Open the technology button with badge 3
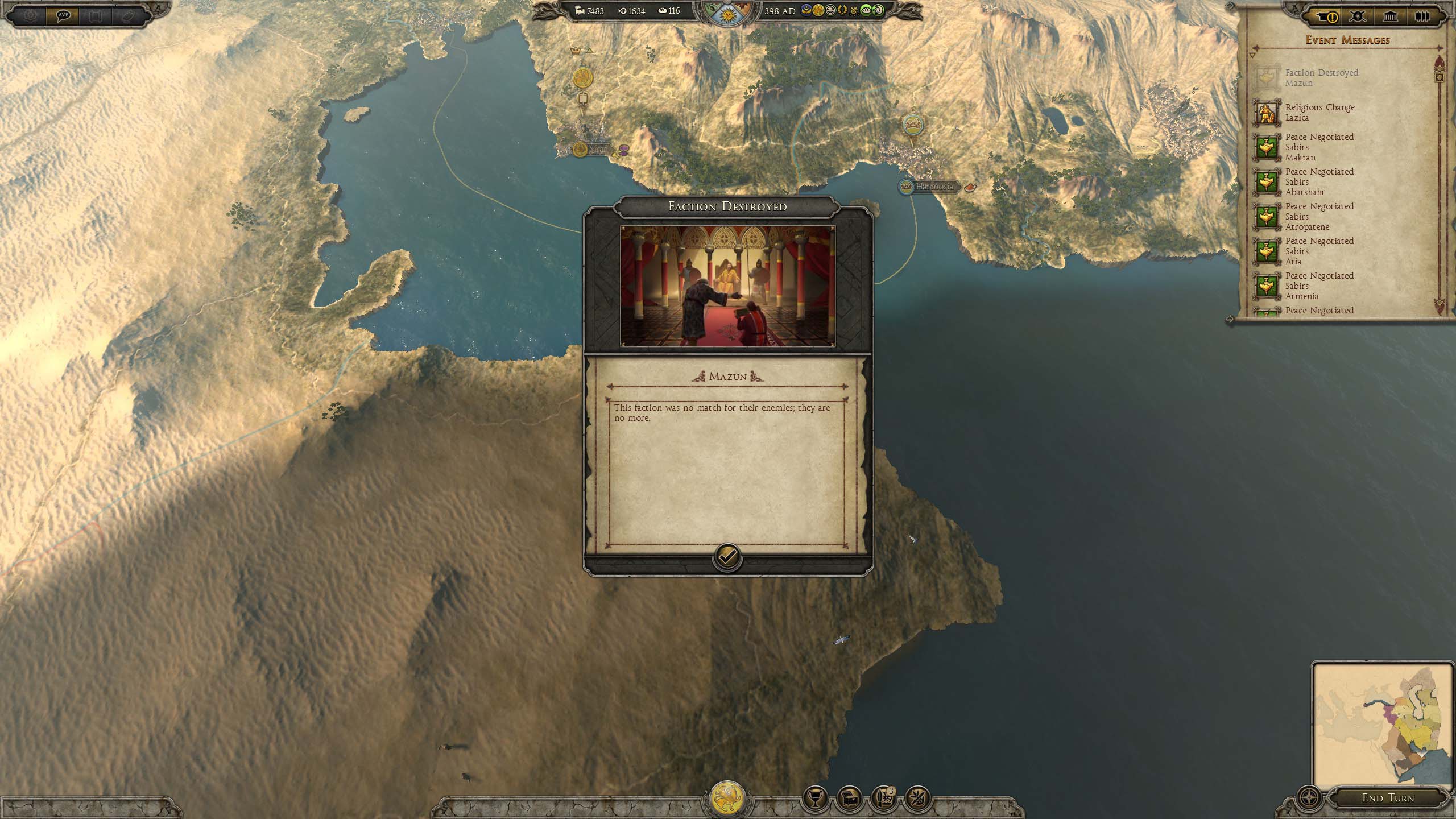 [883, 800]
